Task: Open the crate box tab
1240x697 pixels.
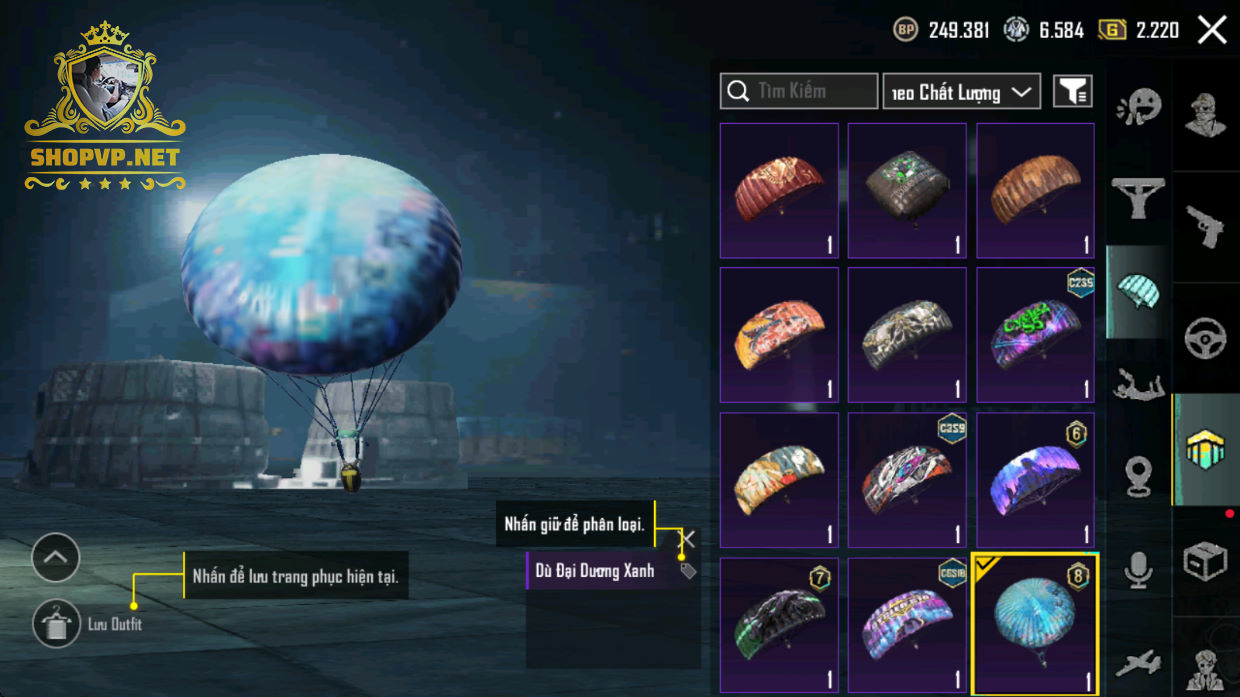Action: [x=1205, y=562]
